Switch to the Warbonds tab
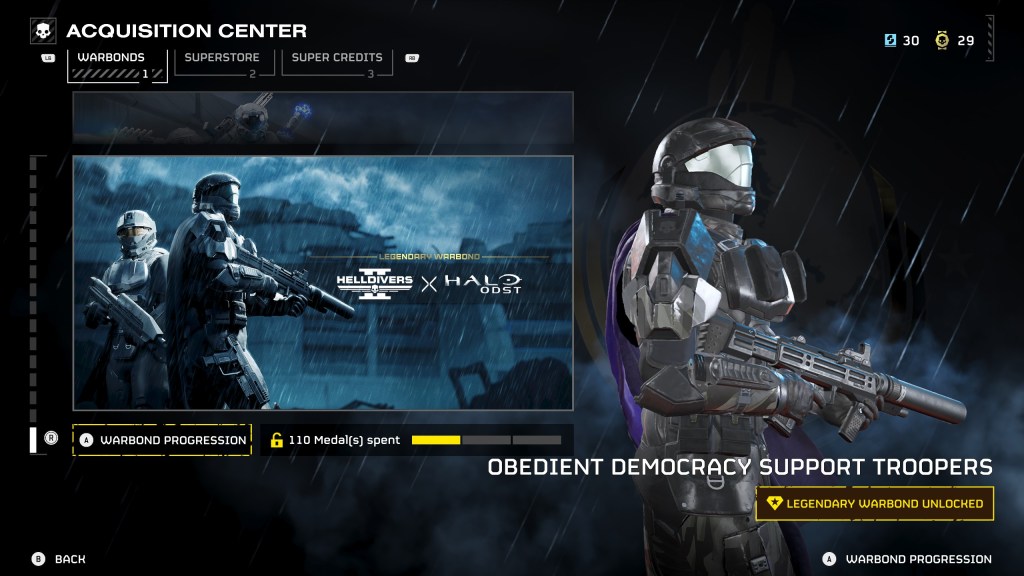Viewport: 1024px width, 576px height. pos(110,64)
